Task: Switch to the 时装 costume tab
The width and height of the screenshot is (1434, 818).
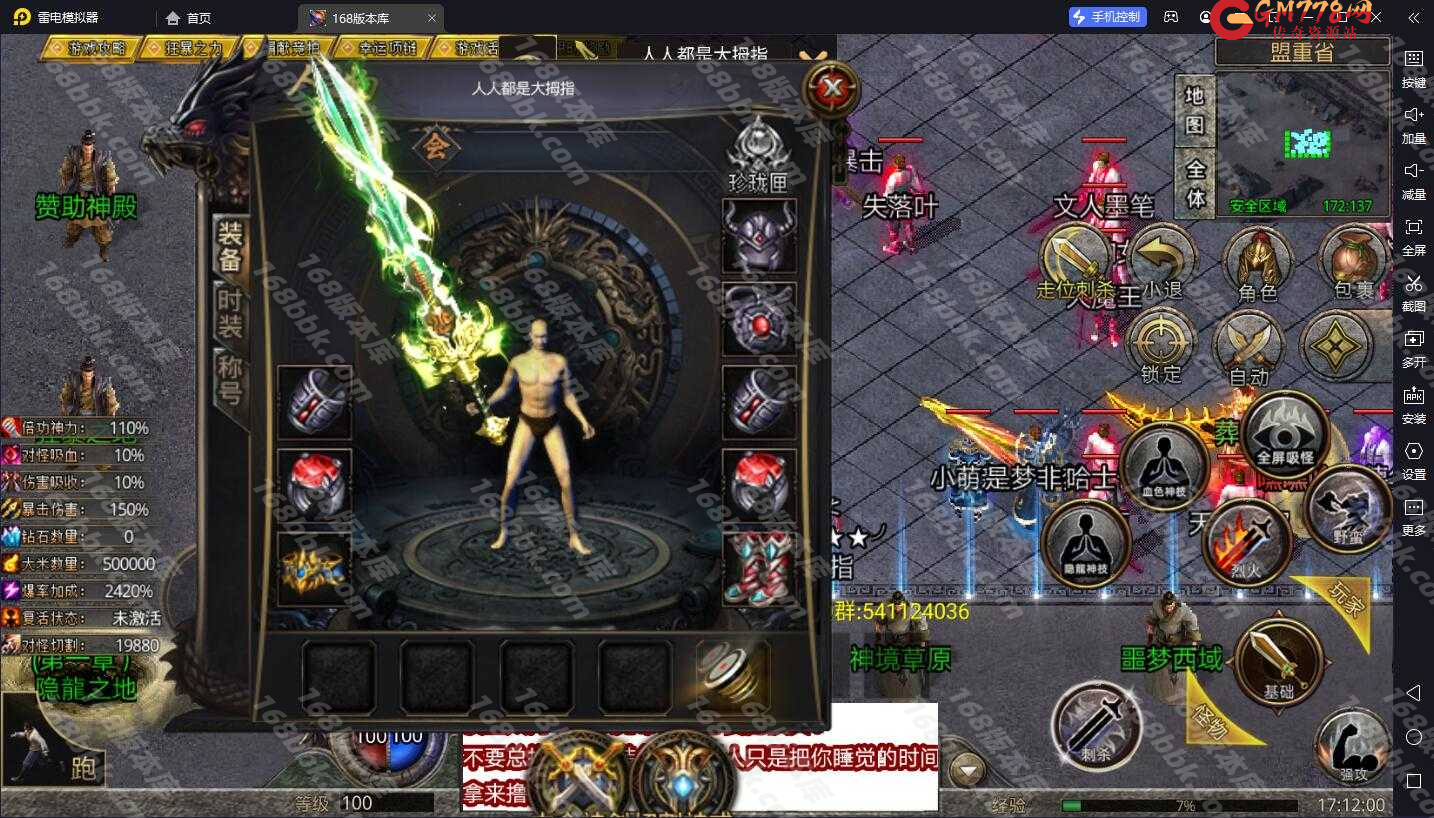Action: pyautogui.click(x=230, y=311)
